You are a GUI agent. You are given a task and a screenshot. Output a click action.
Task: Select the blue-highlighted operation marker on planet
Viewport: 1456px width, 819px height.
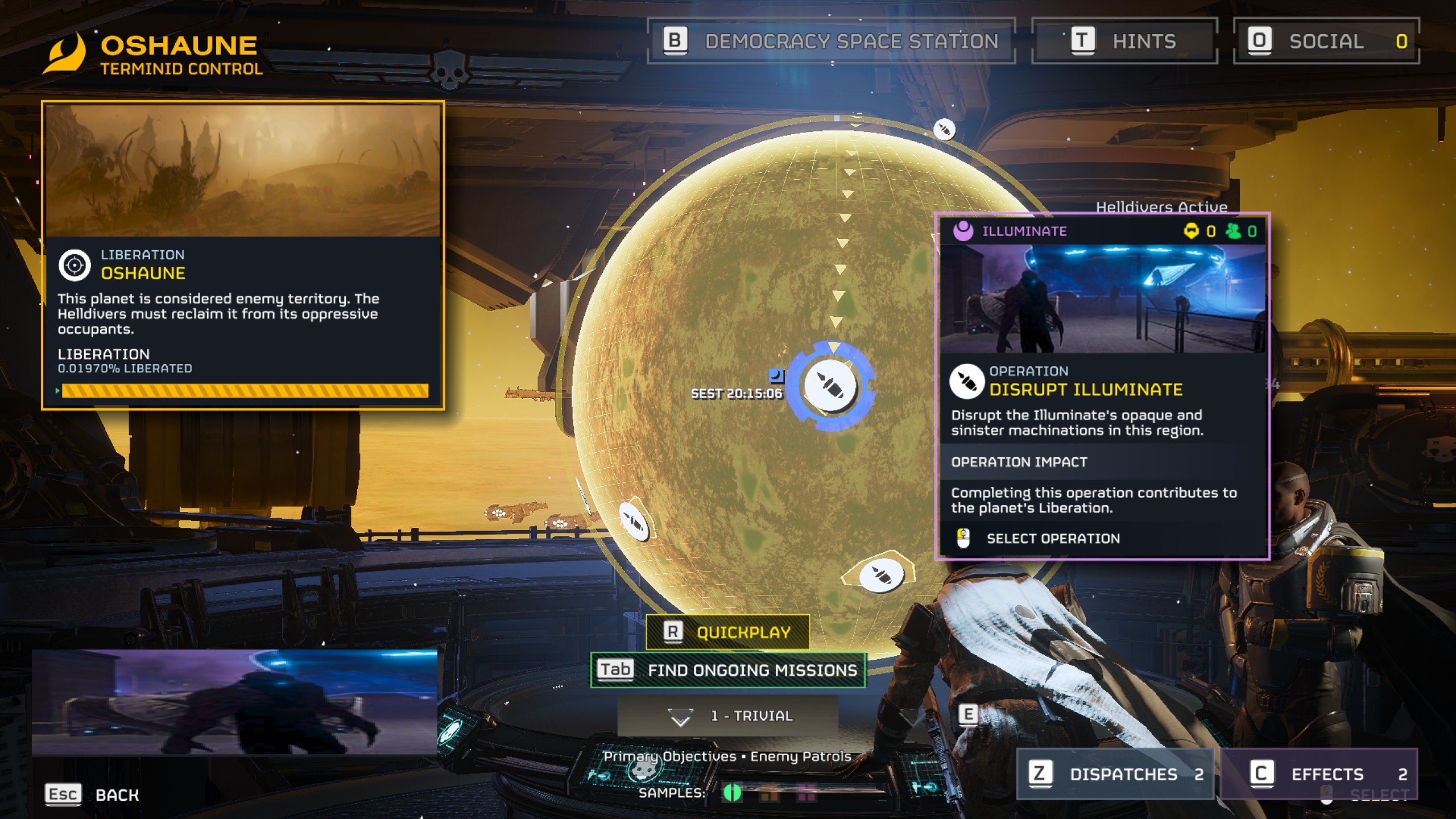(x=830, y=386)
